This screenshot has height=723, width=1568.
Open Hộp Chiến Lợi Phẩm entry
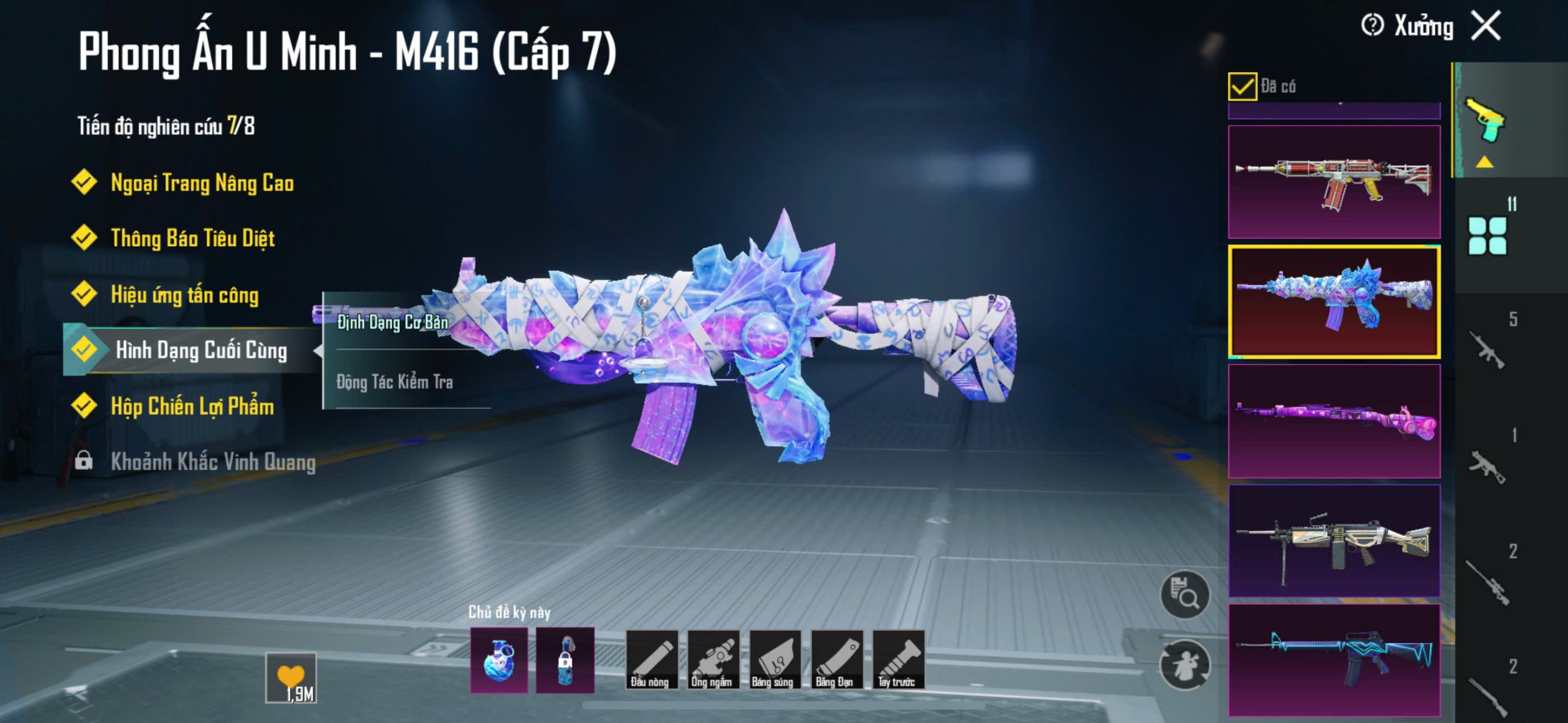[x=192, y=406]
